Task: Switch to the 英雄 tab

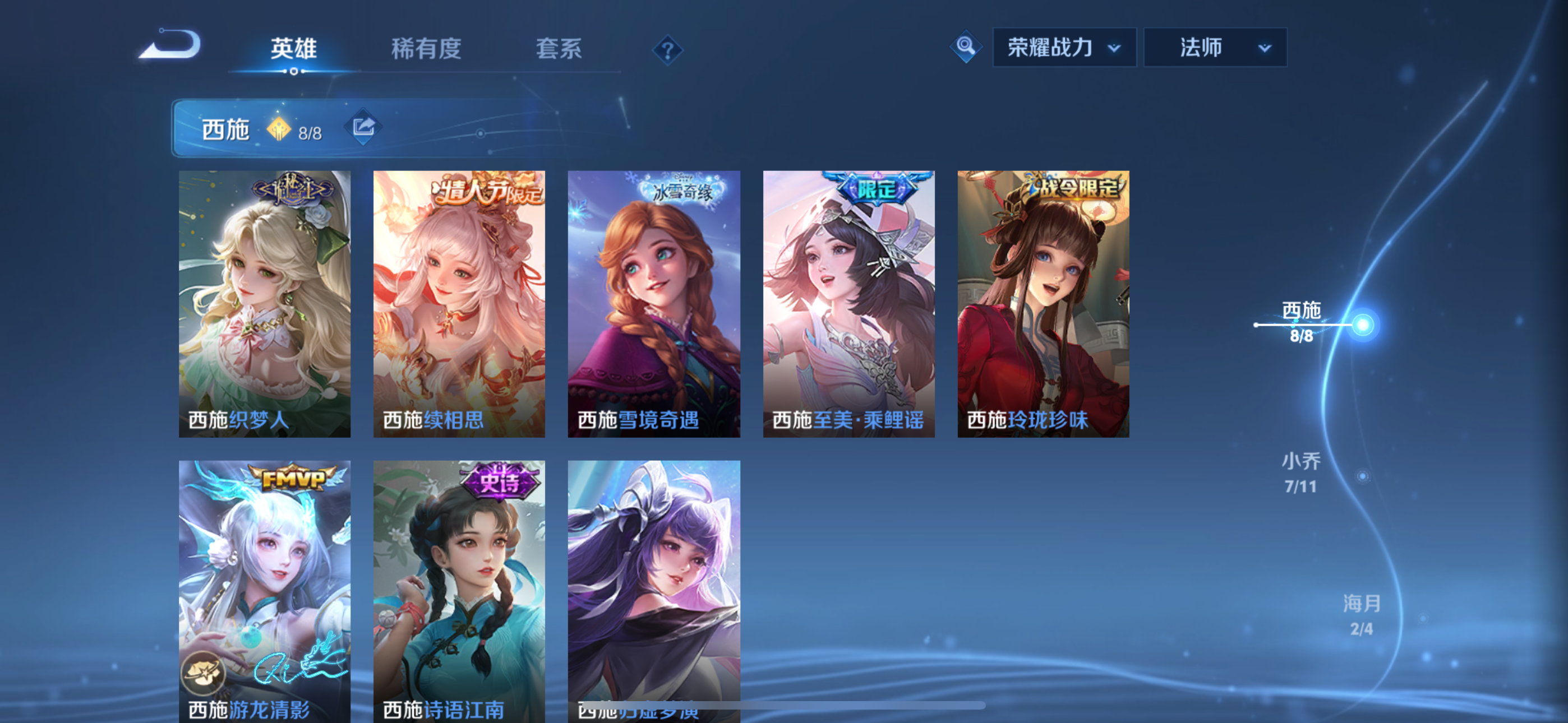Action: tap(293, 49)
